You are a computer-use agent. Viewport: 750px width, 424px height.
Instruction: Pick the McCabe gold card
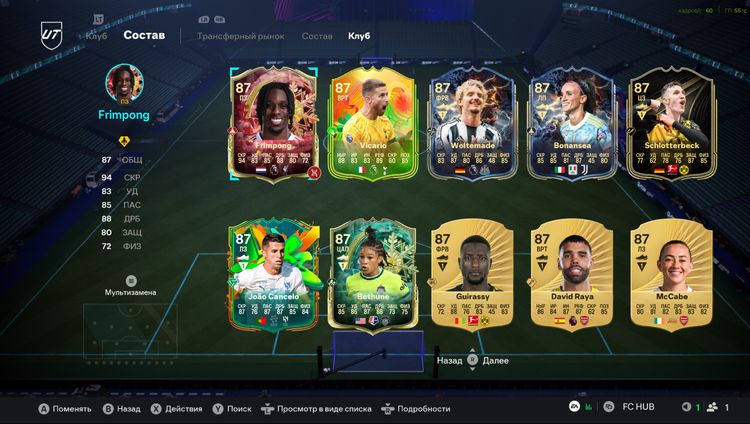coord(671,276)
